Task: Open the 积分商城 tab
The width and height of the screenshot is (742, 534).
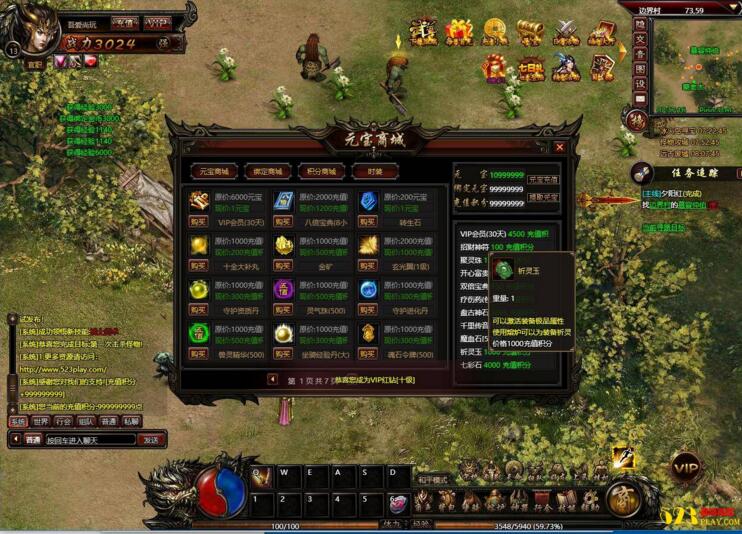Action: (x=320, y=171)
